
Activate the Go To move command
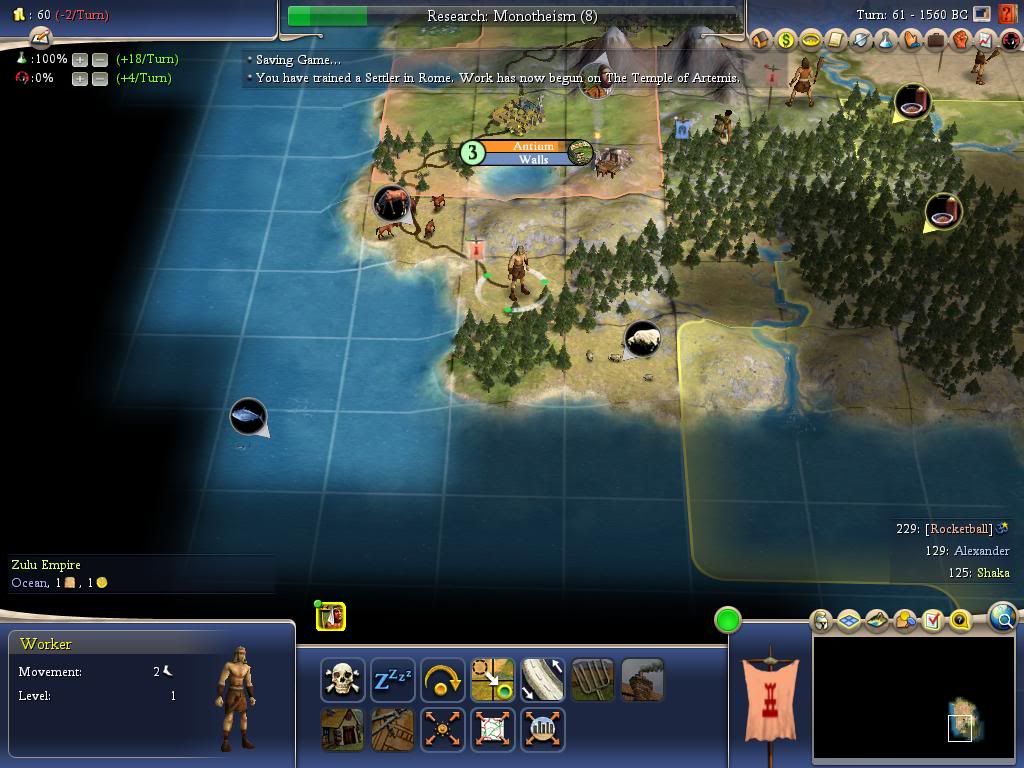point(493,680)
